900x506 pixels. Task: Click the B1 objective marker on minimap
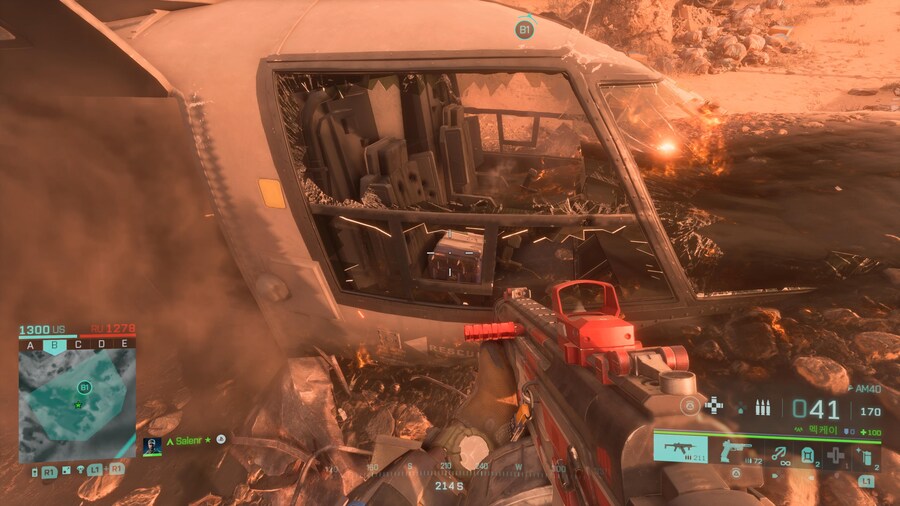[x=84, y=387]
